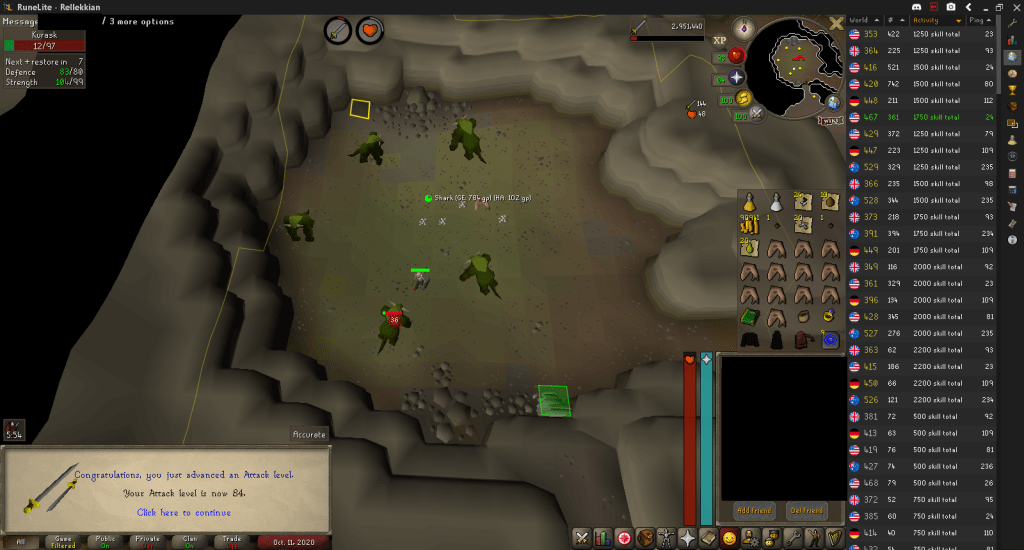This screenshot has height=550, width=1024.
Task: Open the skills bar-chart tab
Action: click(602, 538)
